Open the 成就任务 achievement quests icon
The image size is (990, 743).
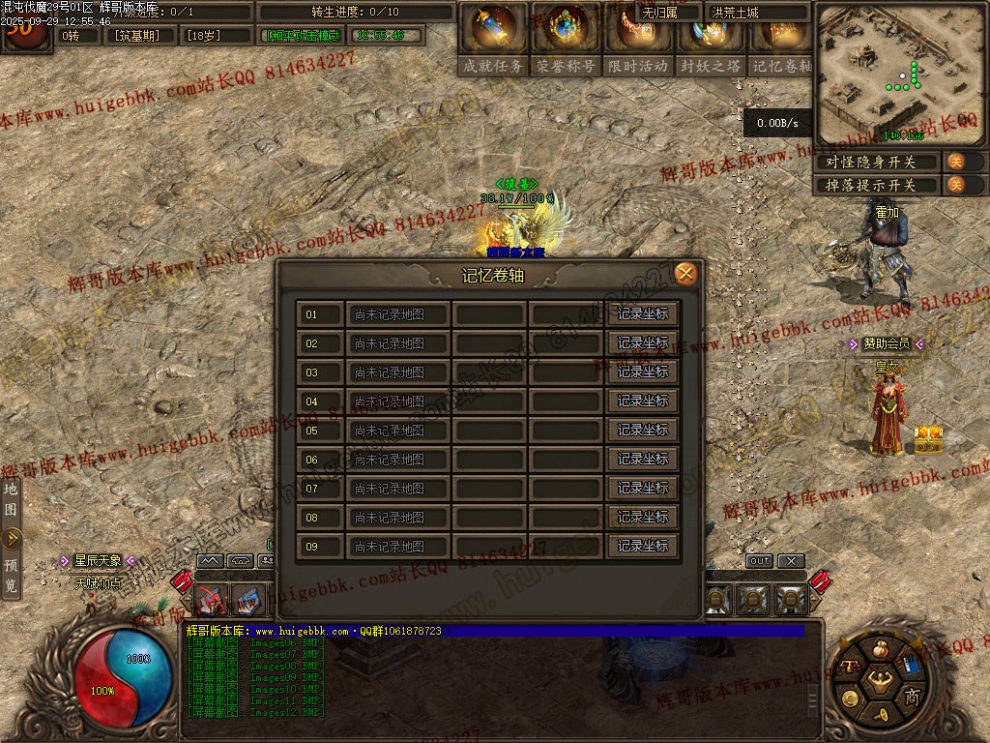[x=493, y=37]
